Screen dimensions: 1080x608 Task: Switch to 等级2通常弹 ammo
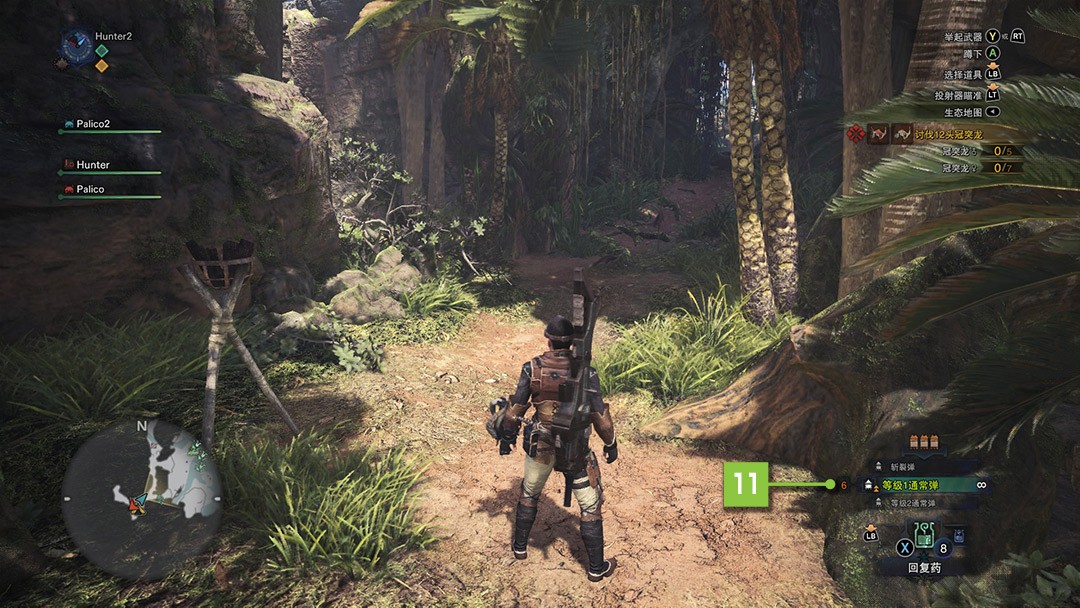[908, 503]
